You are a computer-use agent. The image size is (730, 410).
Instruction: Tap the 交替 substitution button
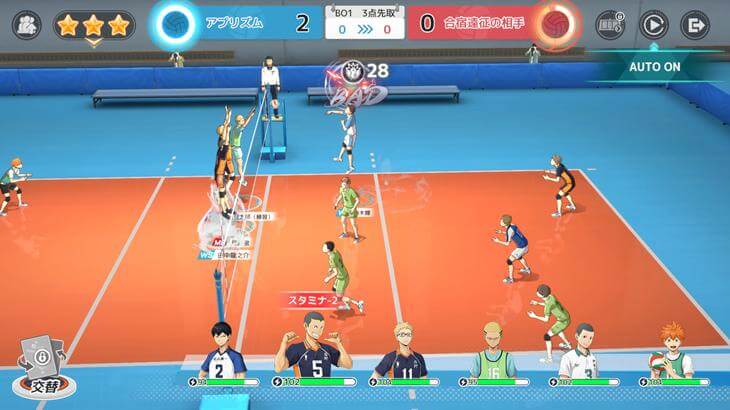click(40, 370)
